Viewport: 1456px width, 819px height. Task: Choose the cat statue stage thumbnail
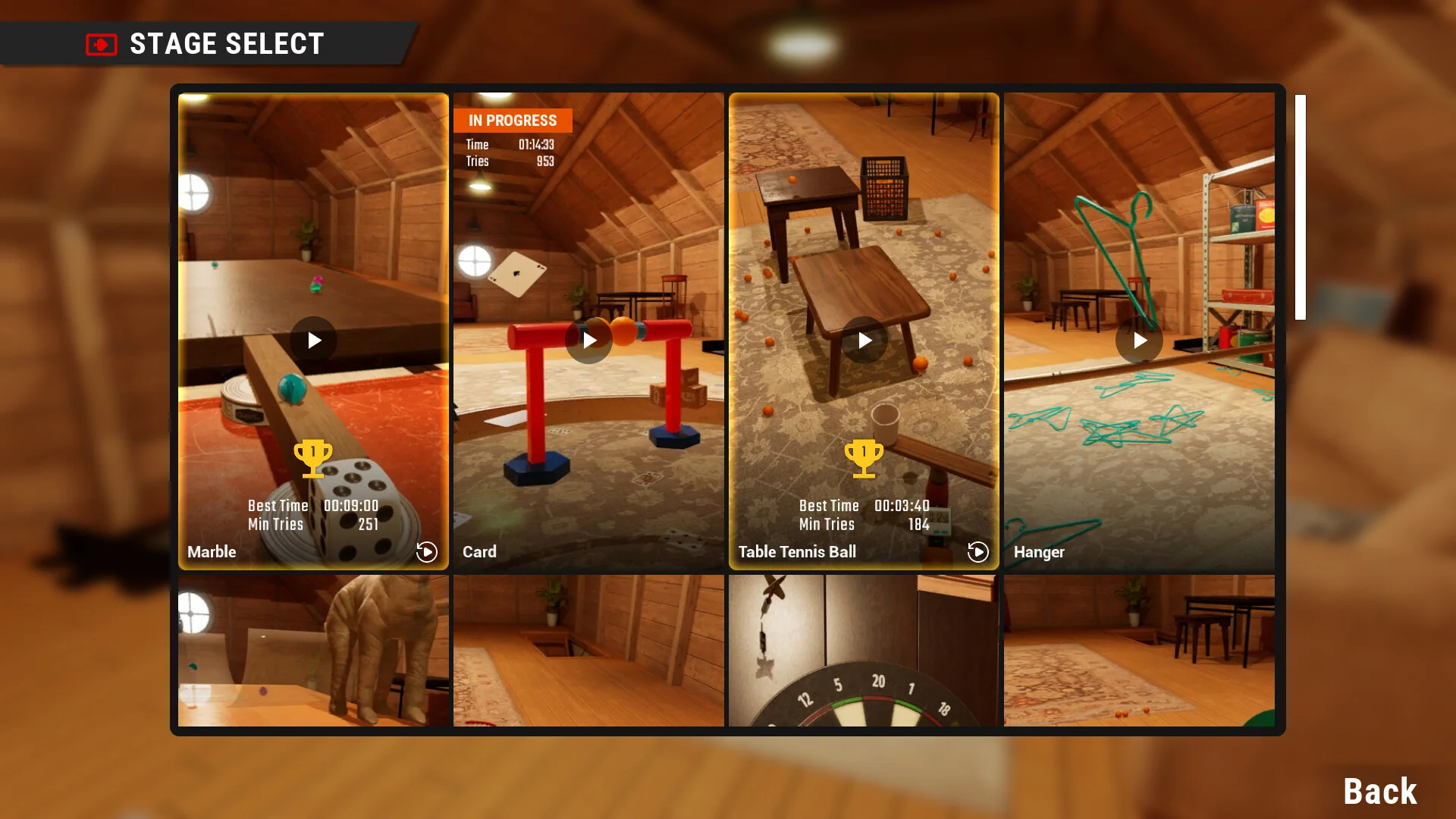point(313,650)
